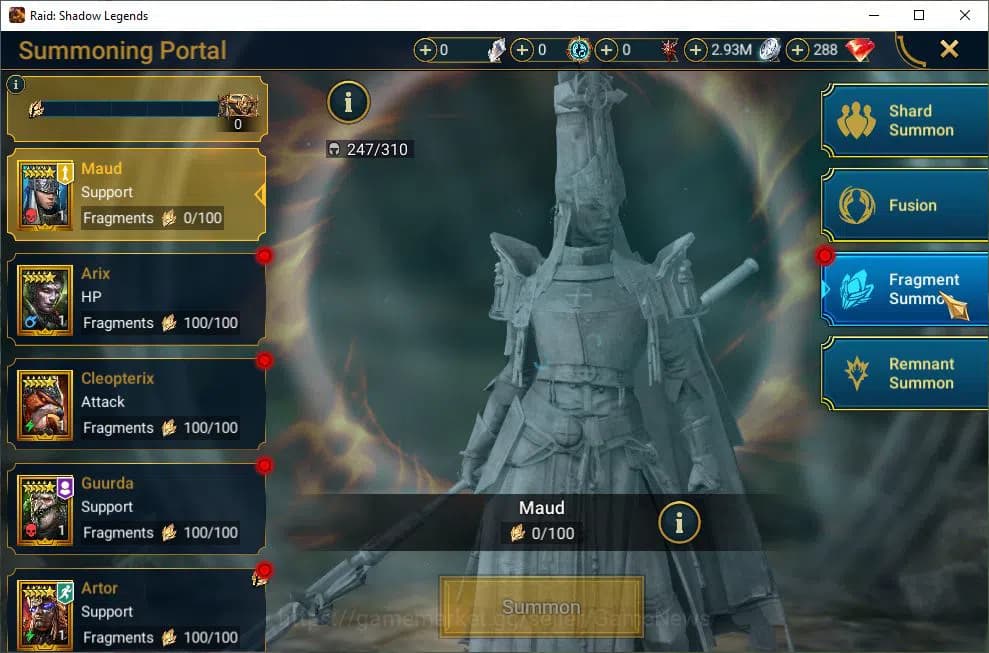Add more gems with the plus button

(798, 50)
